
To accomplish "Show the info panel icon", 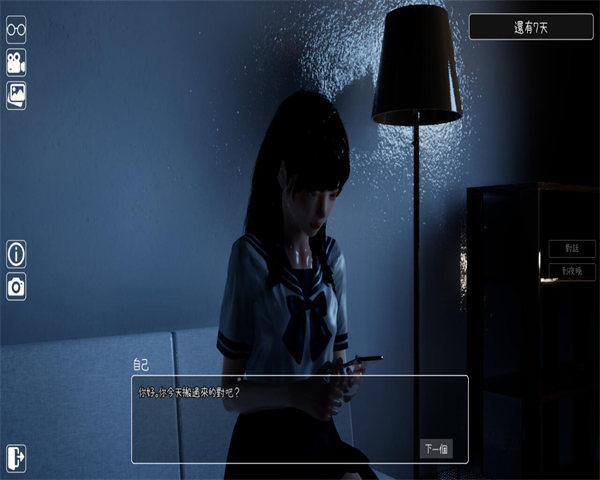I will point(16,254).
